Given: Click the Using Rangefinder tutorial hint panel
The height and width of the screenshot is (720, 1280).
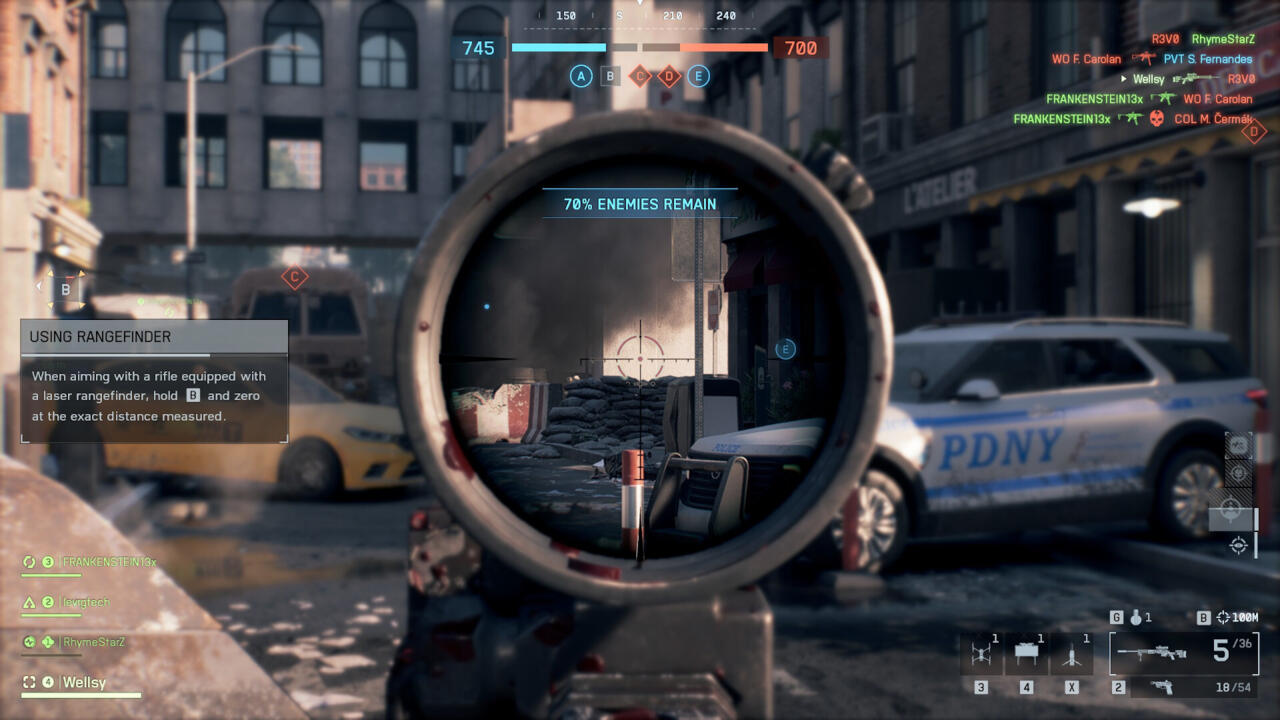Looking at the screenshot, I should point(154,381).
